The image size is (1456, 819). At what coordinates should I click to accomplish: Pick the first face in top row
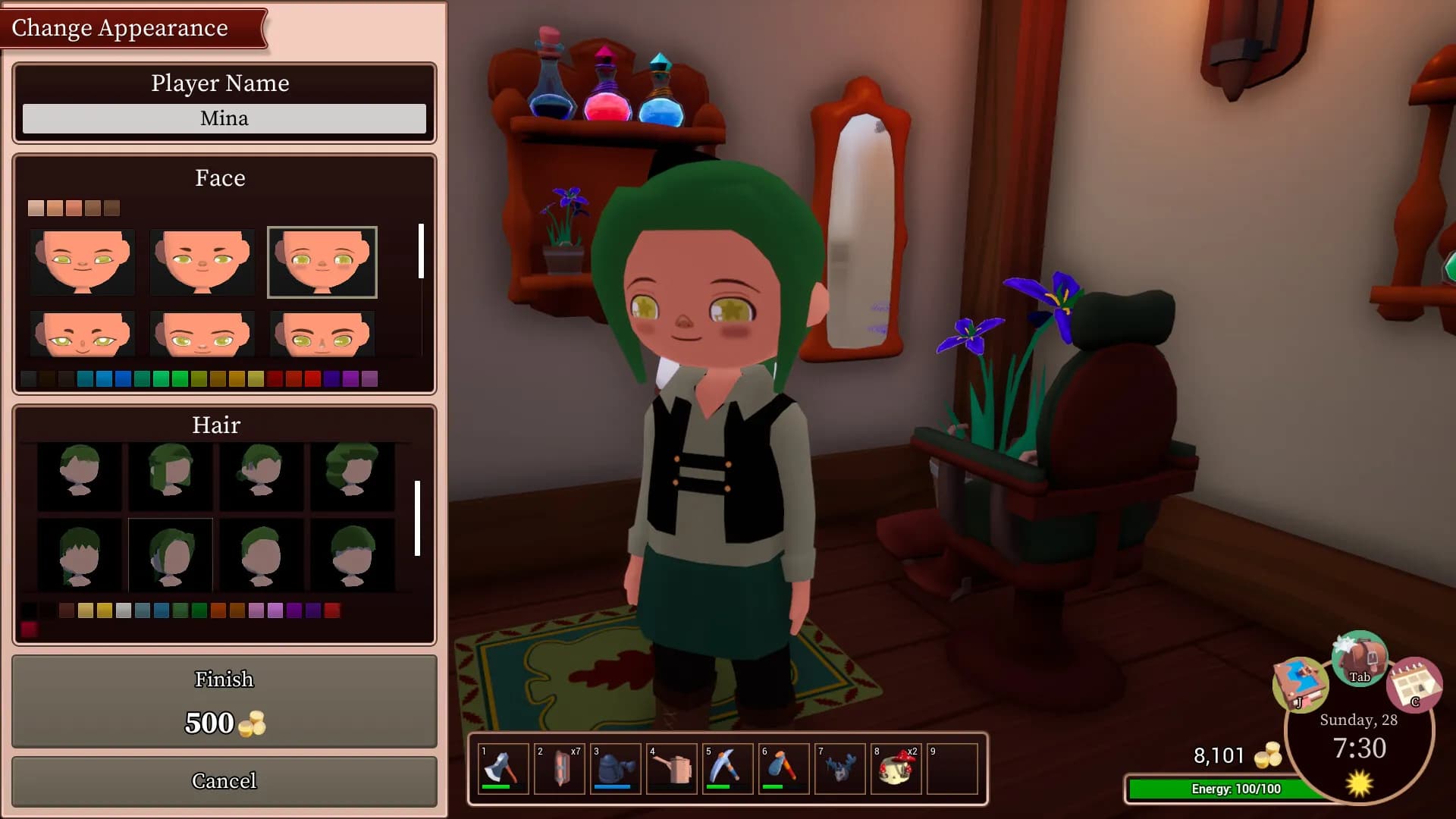tap(83, 262)
